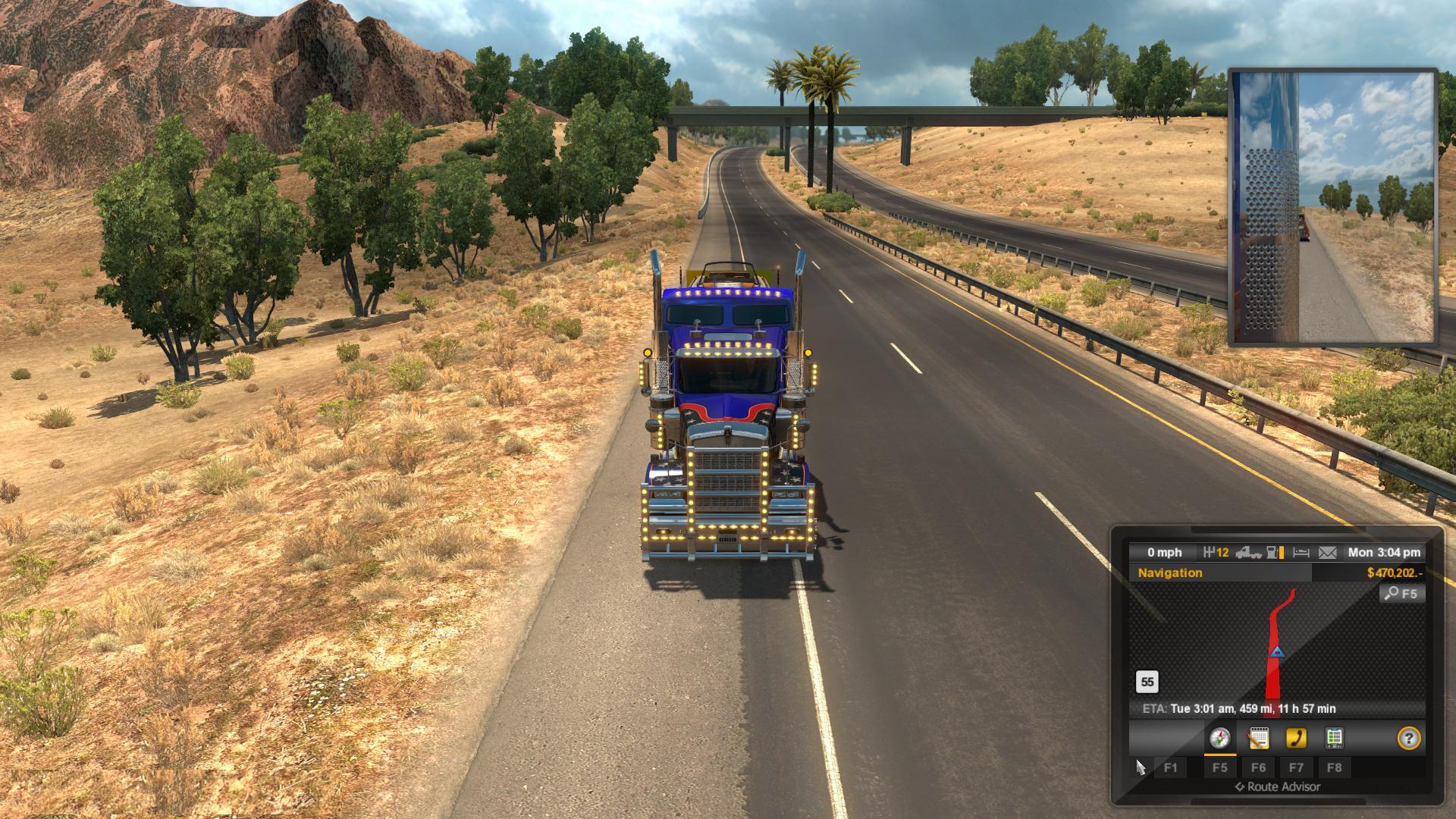
Task: Click the yellow question mark help button
Action: 1408,738
